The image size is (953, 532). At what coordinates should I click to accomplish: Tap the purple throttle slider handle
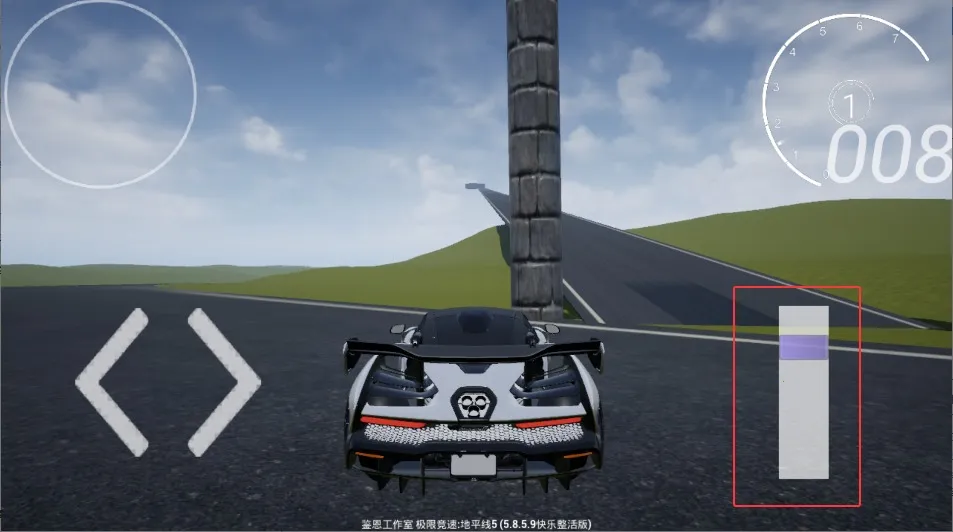click(x=803, y=347)
